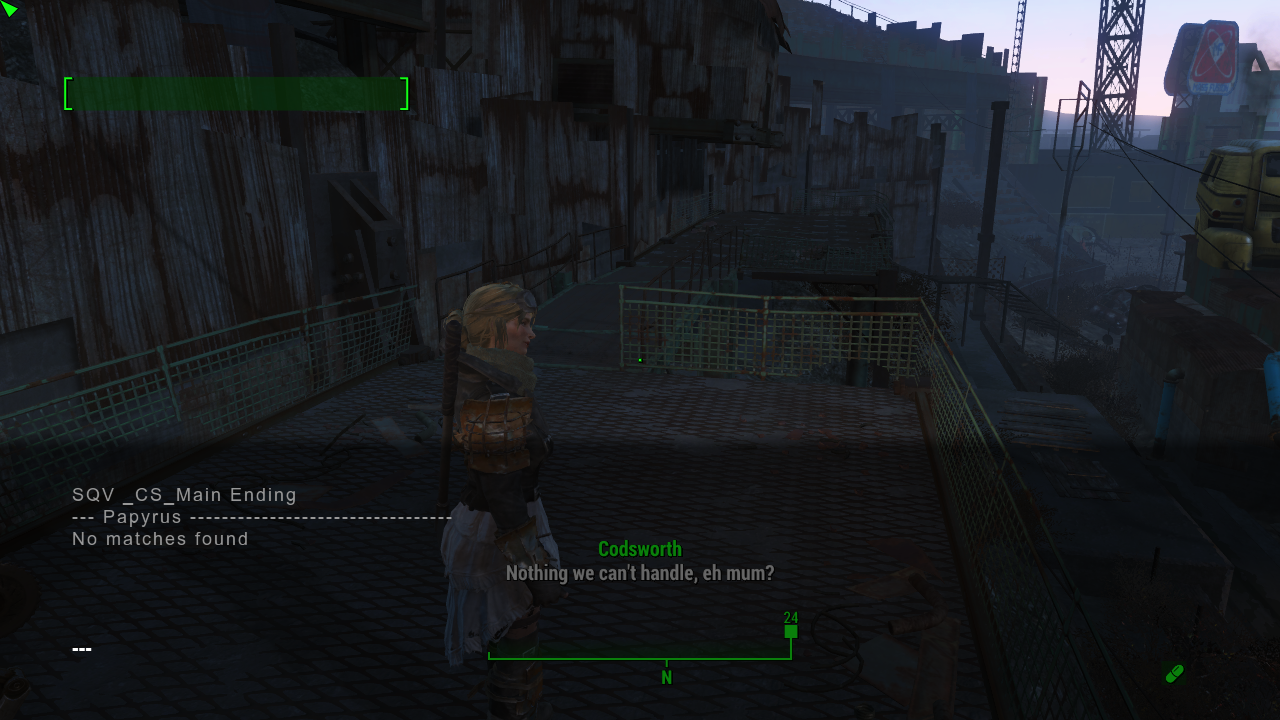Click the green quest marker on the compass
The width and height of the screenshot is (1280, 720).
coord(789,631)
